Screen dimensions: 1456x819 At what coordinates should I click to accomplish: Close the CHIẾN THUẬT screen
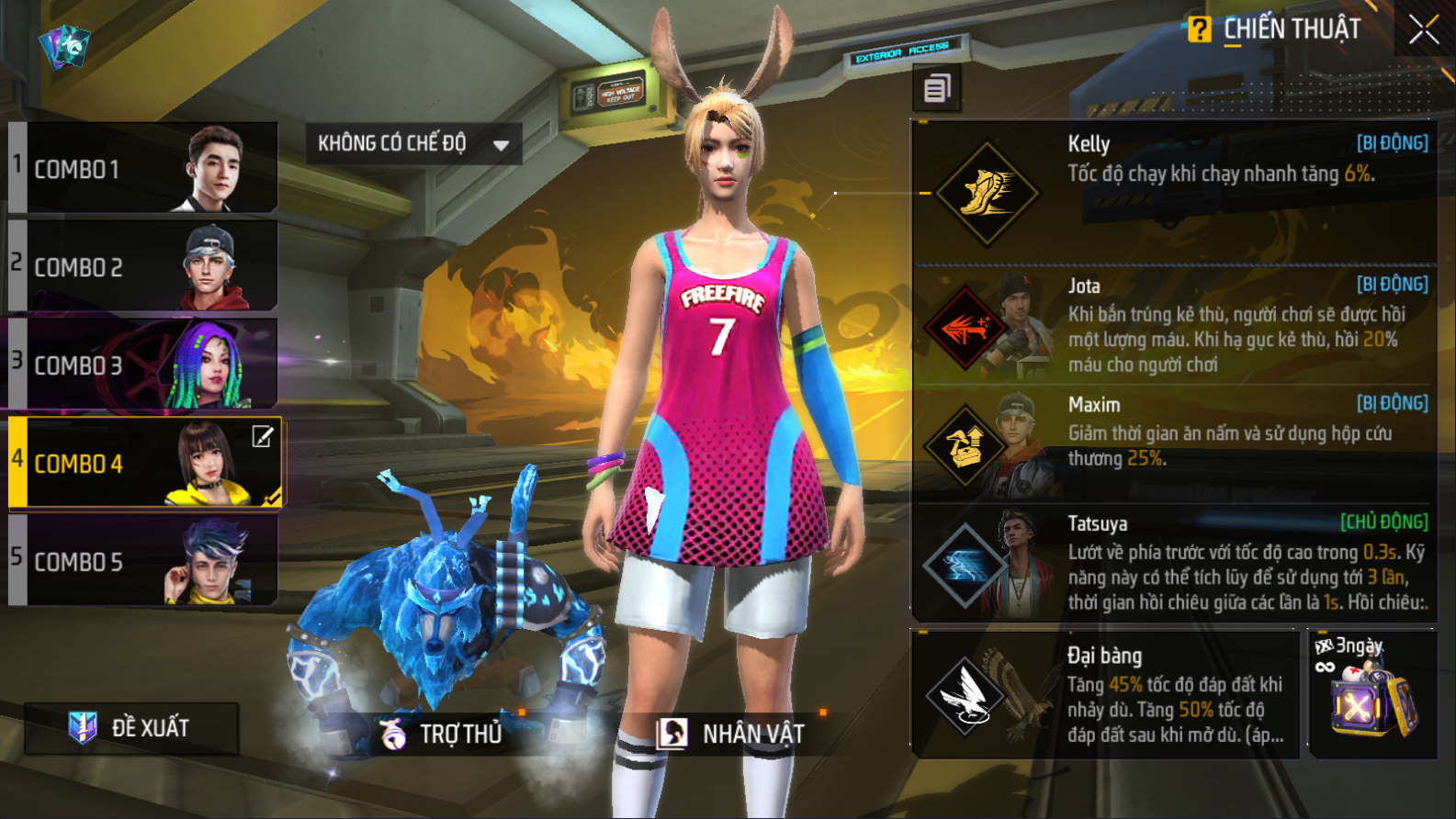pos(1423,30)
